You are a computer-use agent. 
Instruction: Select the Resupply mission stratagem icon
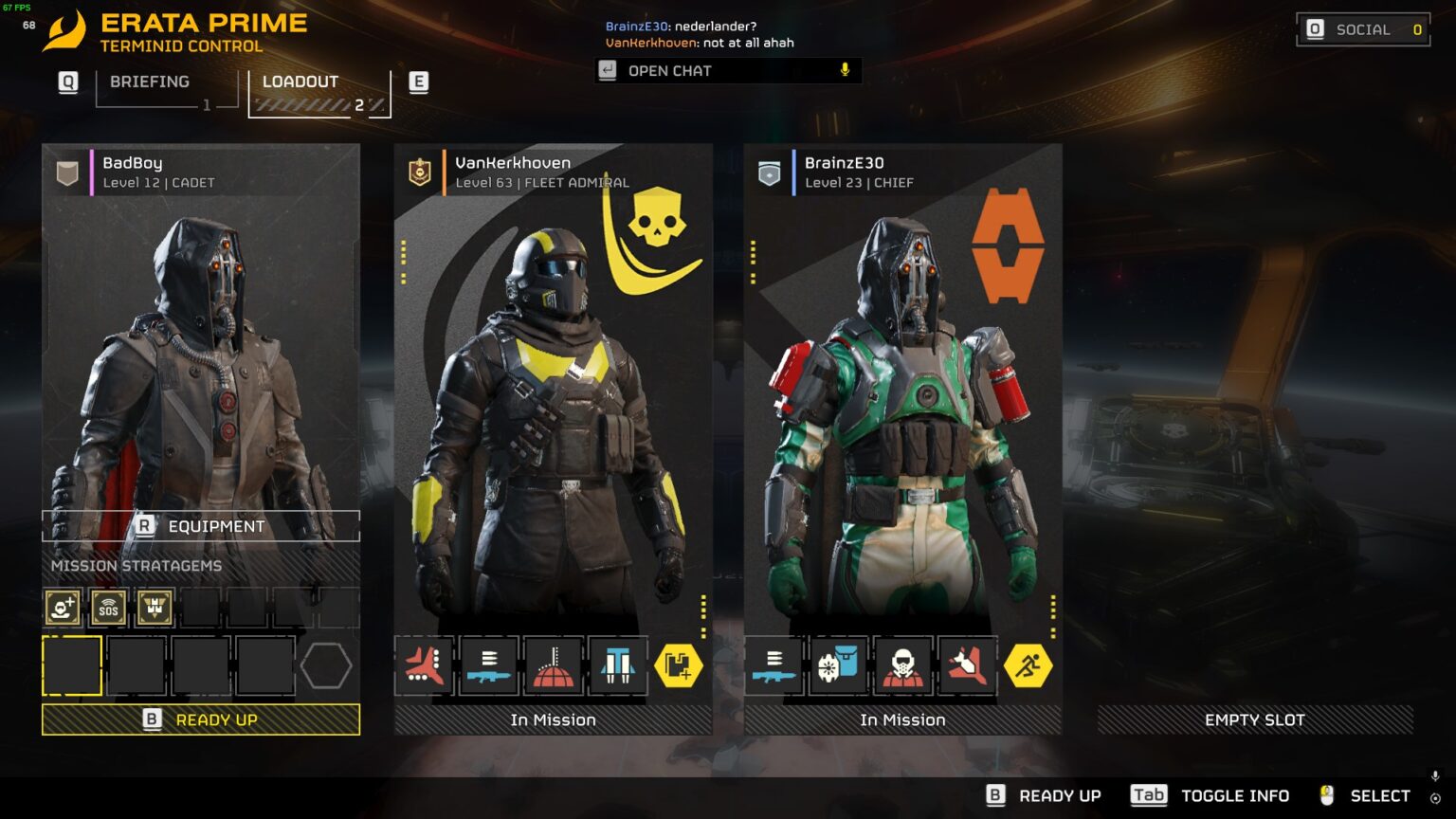point(154,607)
